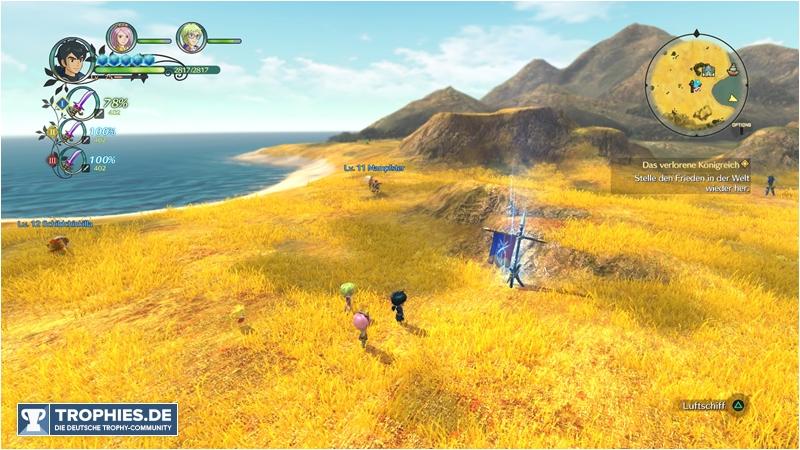This screenshot has height=450, width=800.
Task: Select weapon slot II sword
Action: (x=73, y=132)
